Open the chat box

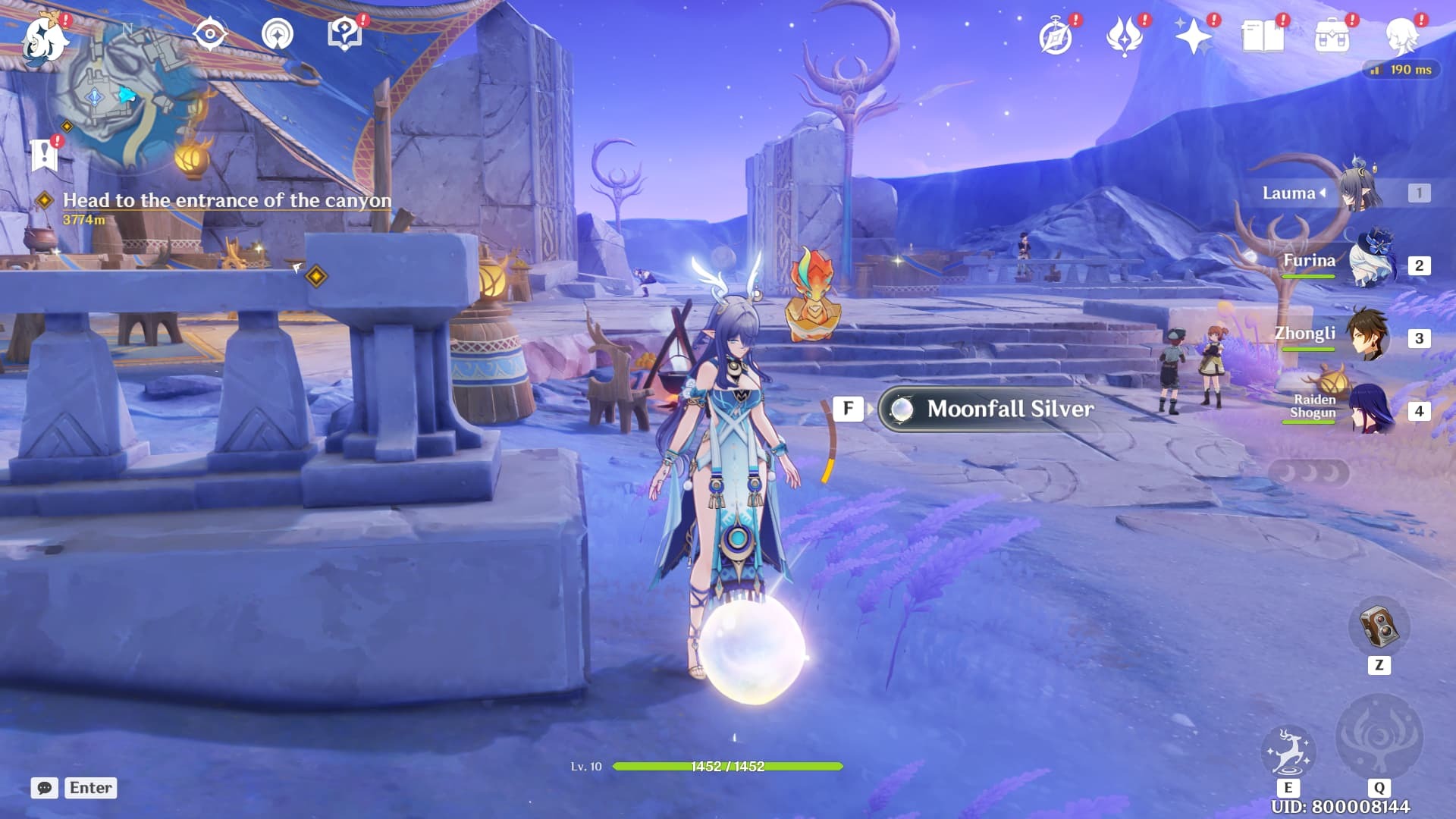(x=45, y=788)
